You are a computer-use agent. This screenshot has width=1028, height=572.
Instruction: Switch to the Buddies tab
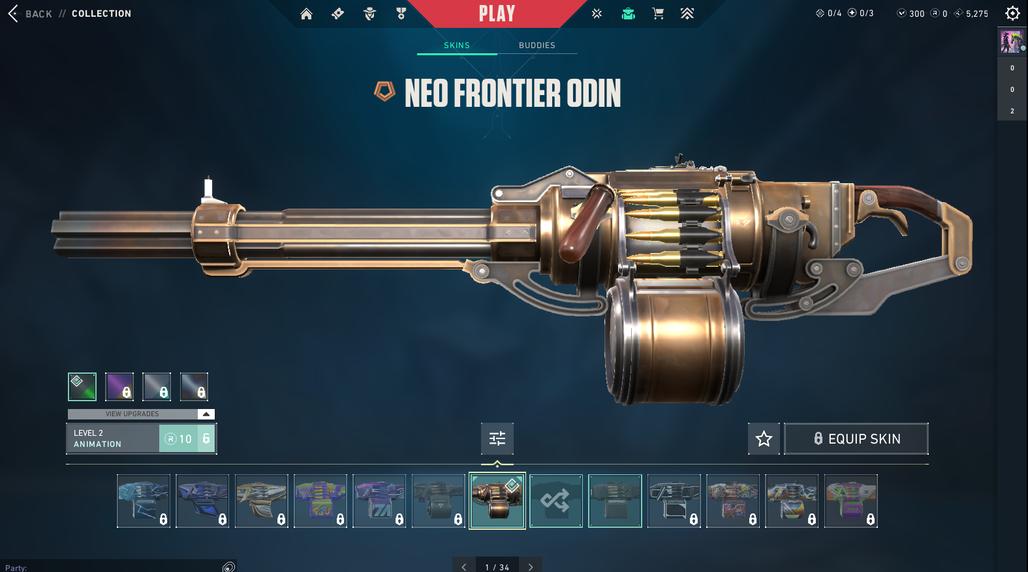536,46
